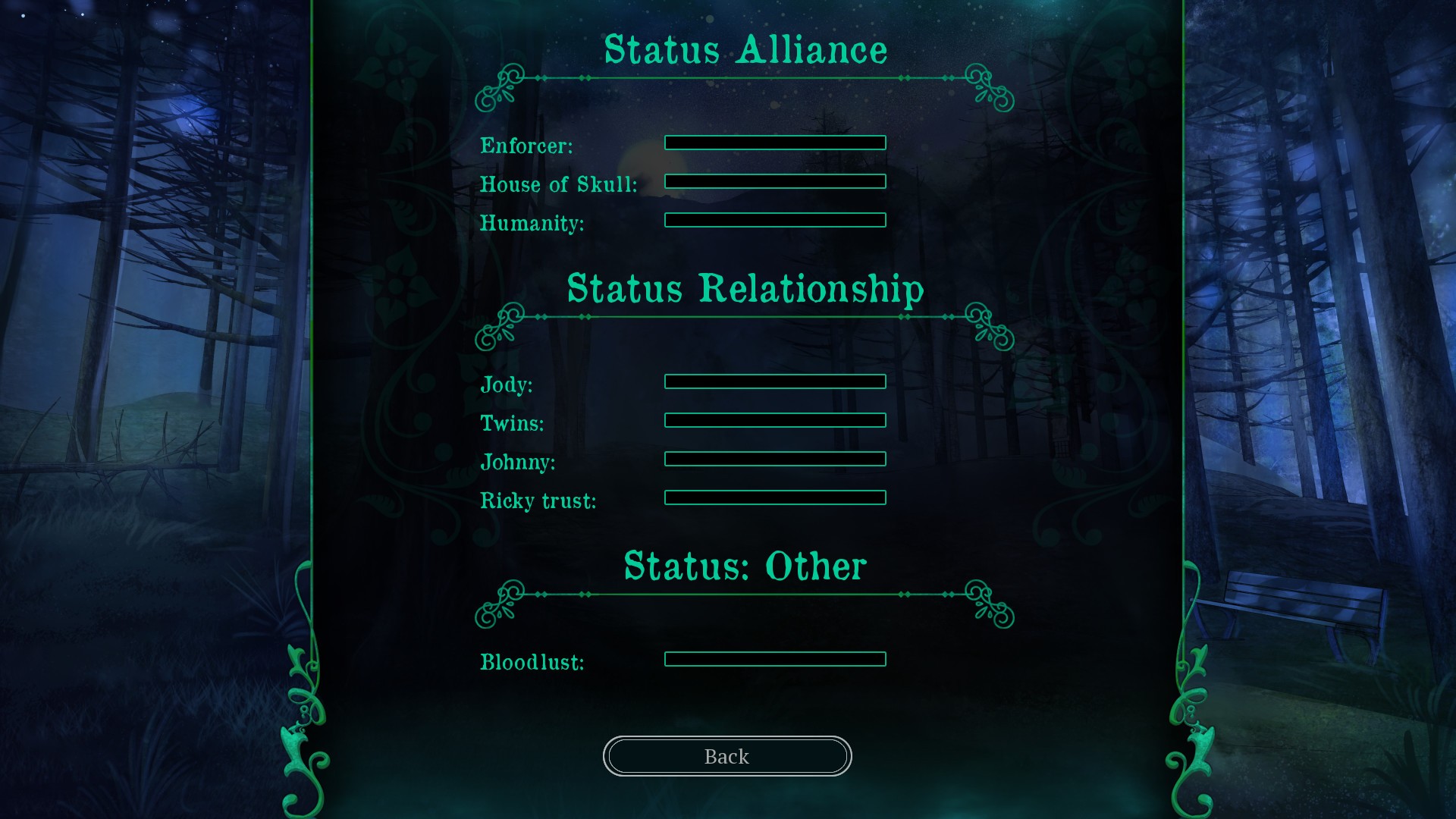This screenshot has width=1456, height=819.
Task: Select the Bloodlust status bar
Action: point(774,659)
